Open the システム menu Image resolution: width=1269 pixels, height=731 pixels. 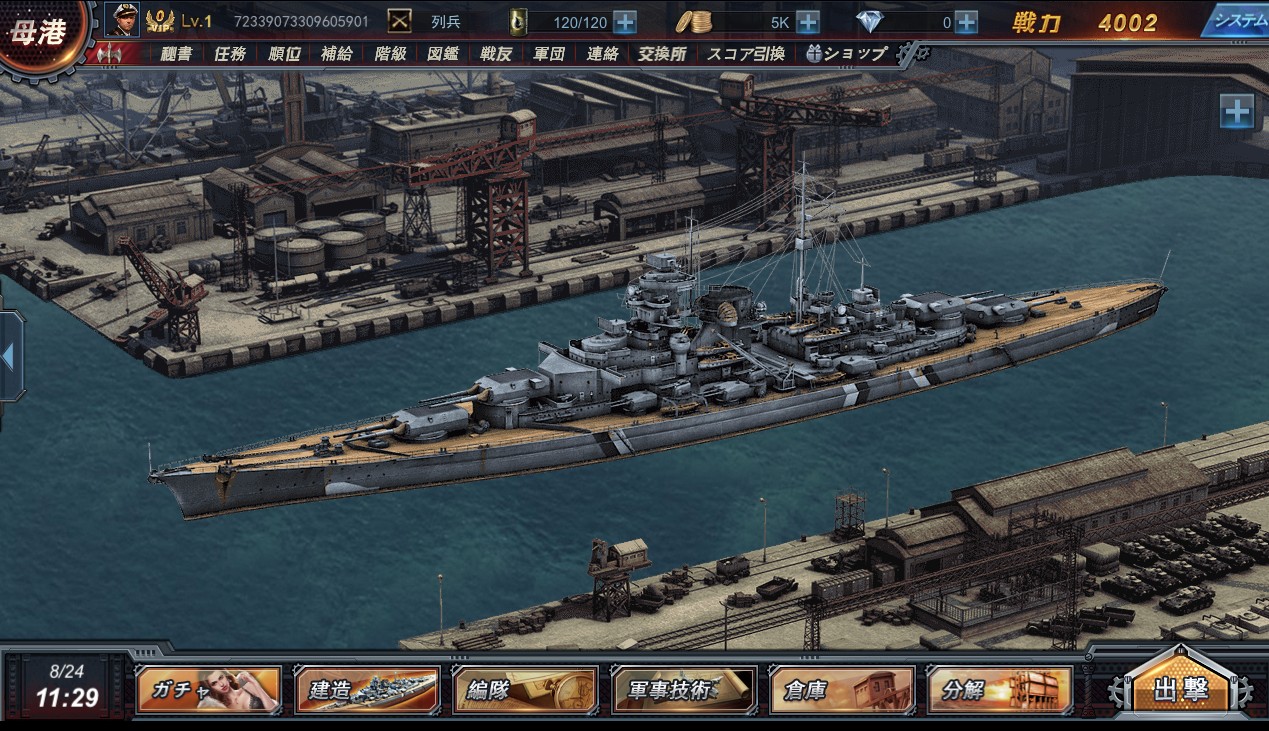point(1235,20)
